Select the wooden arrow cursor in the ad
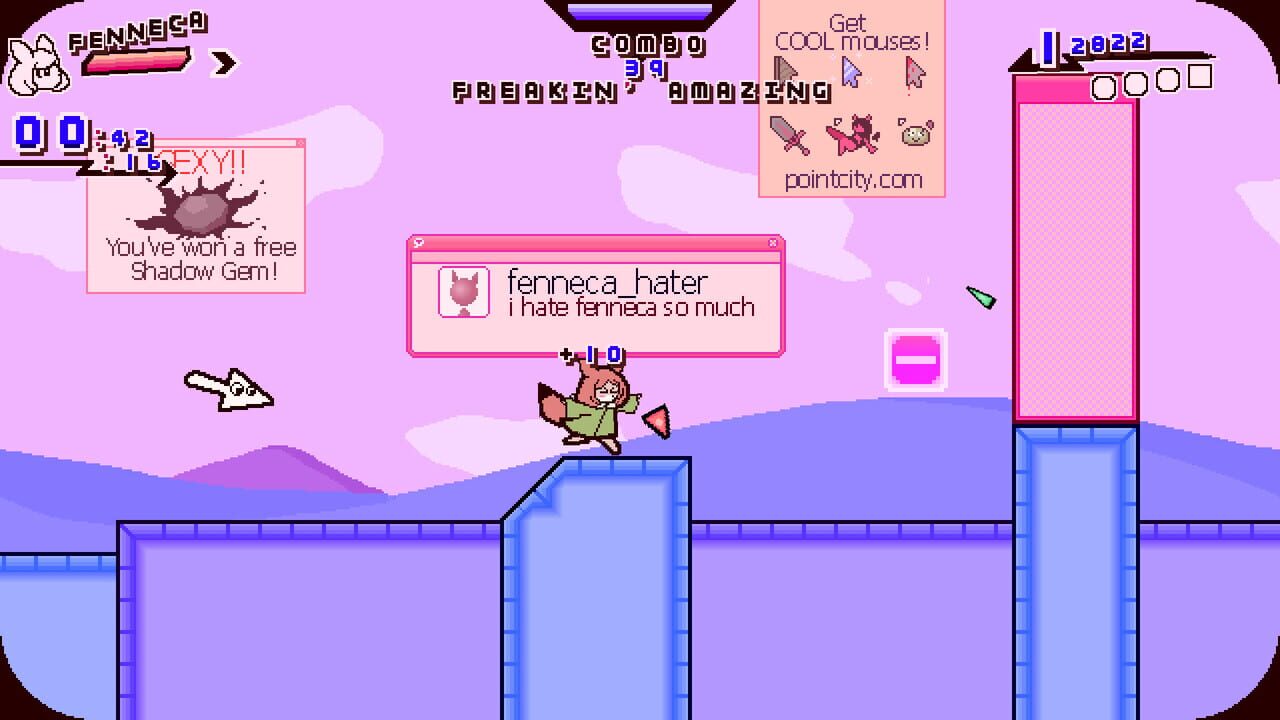The width and height of the screenshot is (1280, 720). (x=785, y=70)
